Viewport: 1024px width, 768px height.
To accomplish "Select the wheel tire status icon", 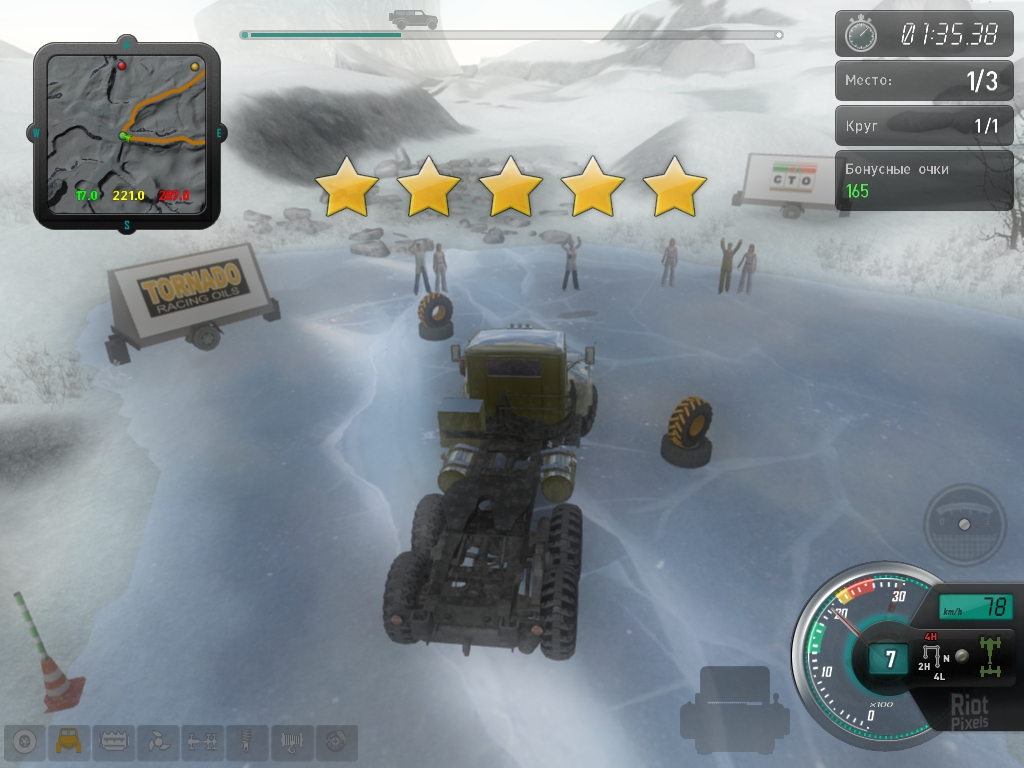I will tap(26, 742).
